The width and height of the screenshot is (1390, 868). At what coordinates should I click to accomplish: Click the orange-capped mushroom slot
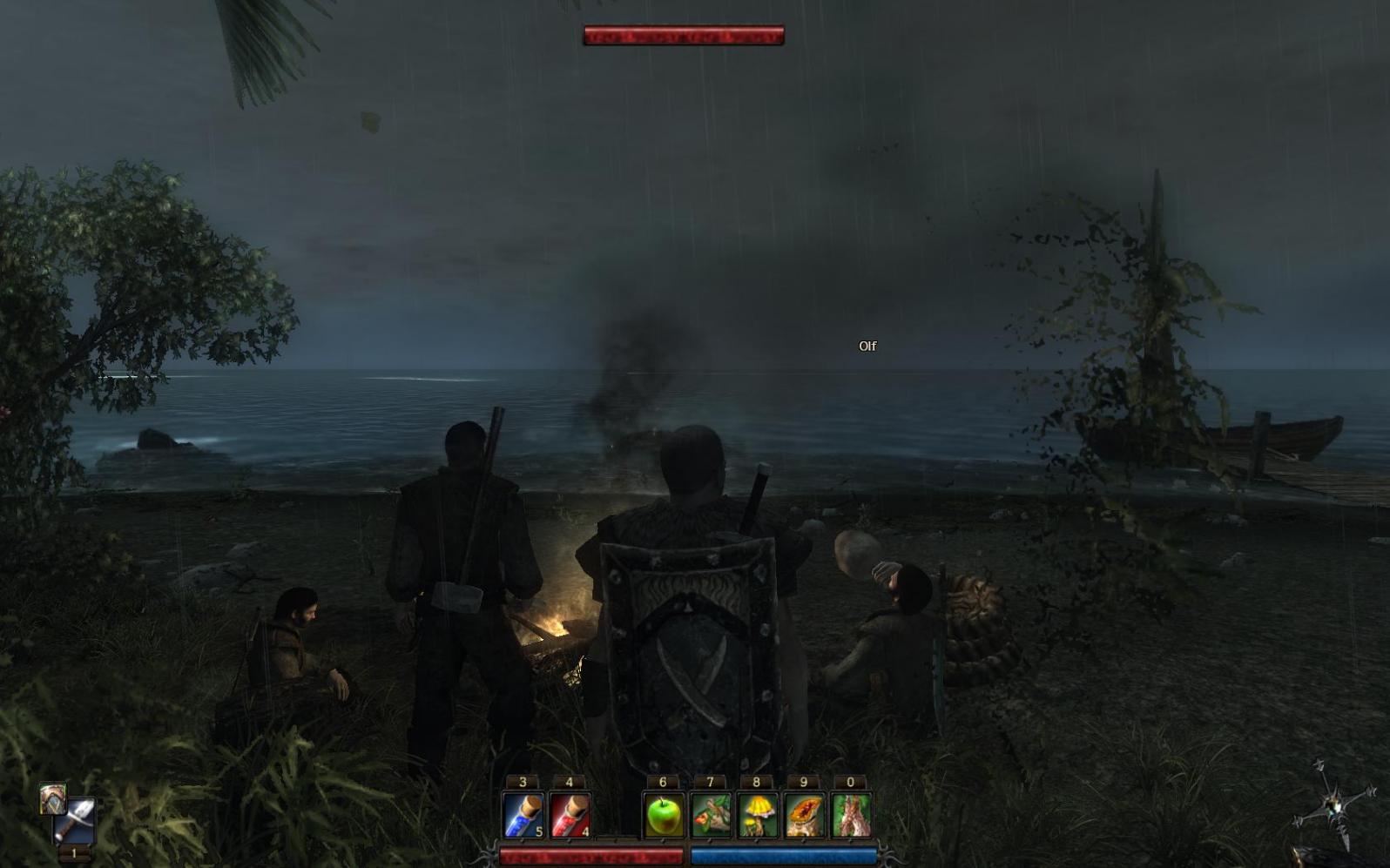point(804,815)
